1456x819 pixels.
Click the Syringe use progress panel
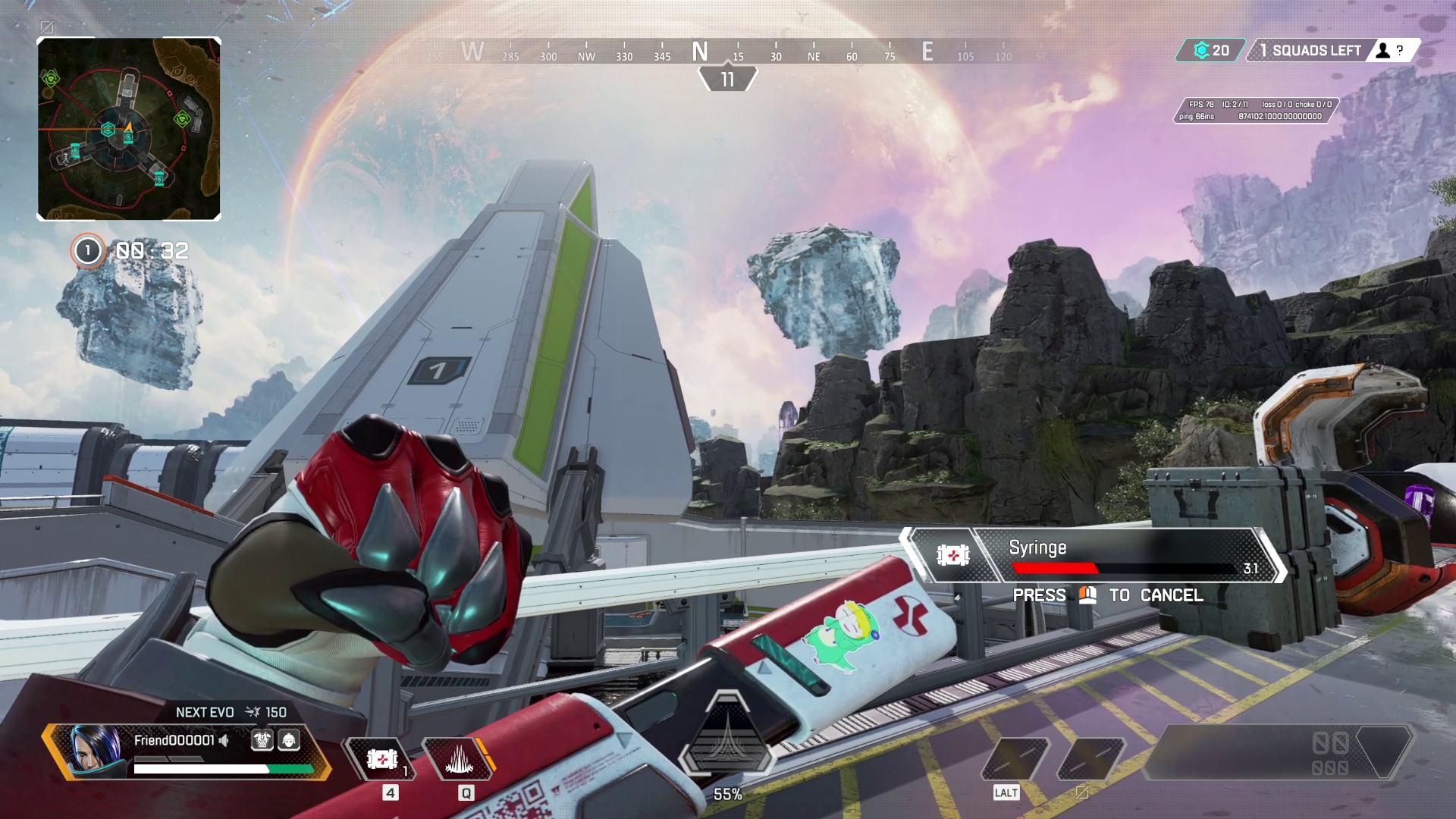(1092, 556)
